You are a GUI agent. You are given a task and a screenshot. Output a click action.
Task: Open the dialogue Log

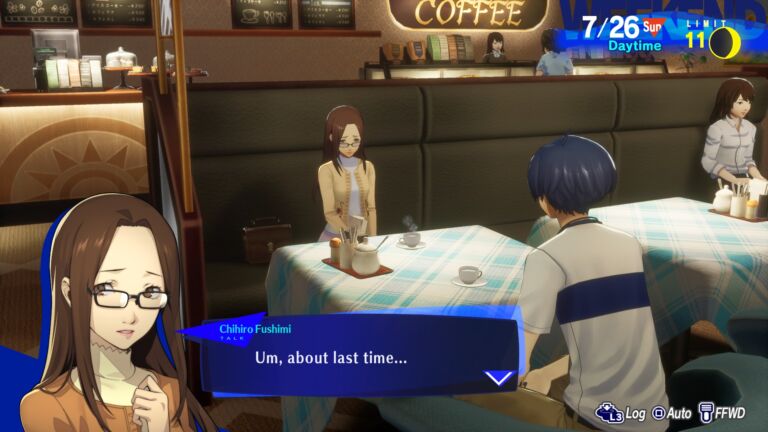[621, 412]
